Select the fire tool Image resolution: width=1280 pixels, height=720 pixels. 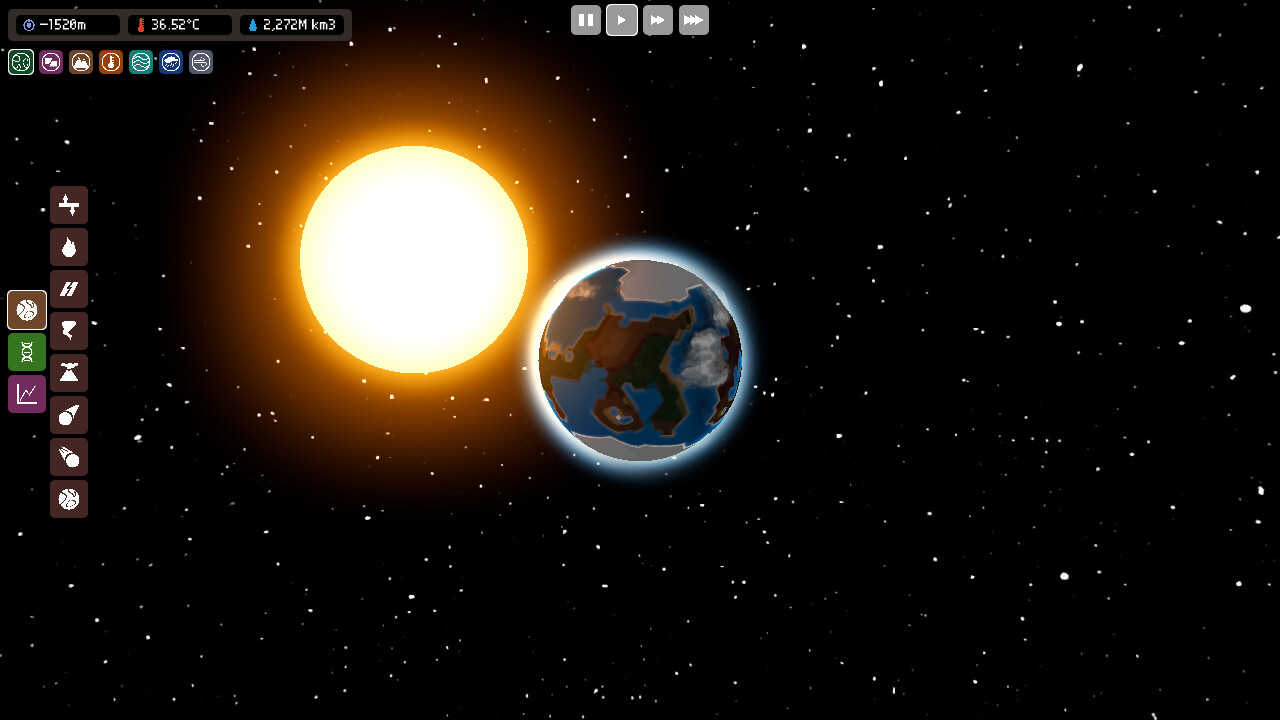(x=69, y=247)
